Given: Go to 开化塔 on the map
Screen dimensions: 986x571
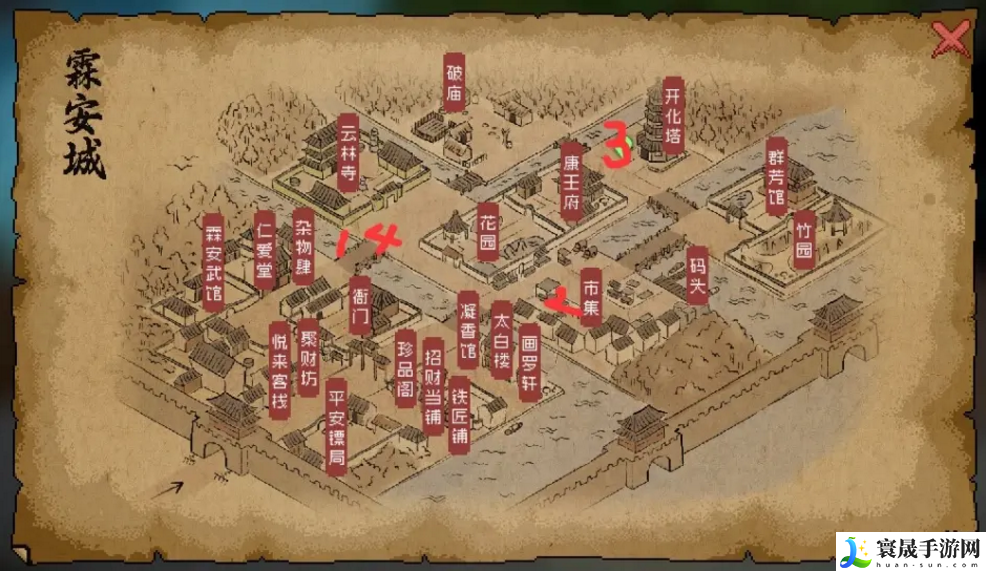Looking at the screenshot, I should click(673, 115).
